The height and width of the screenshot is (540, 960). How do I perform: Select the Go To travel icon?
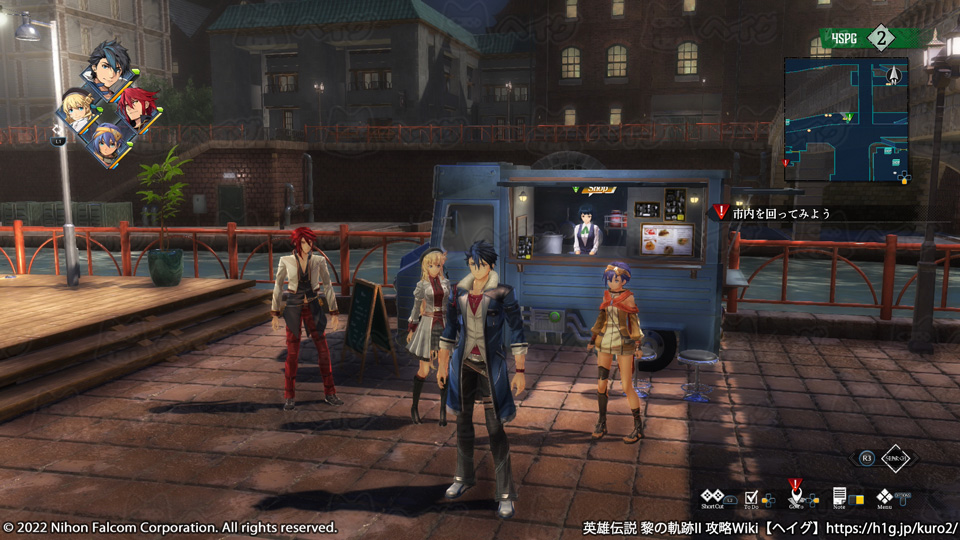tap(796, 496)
